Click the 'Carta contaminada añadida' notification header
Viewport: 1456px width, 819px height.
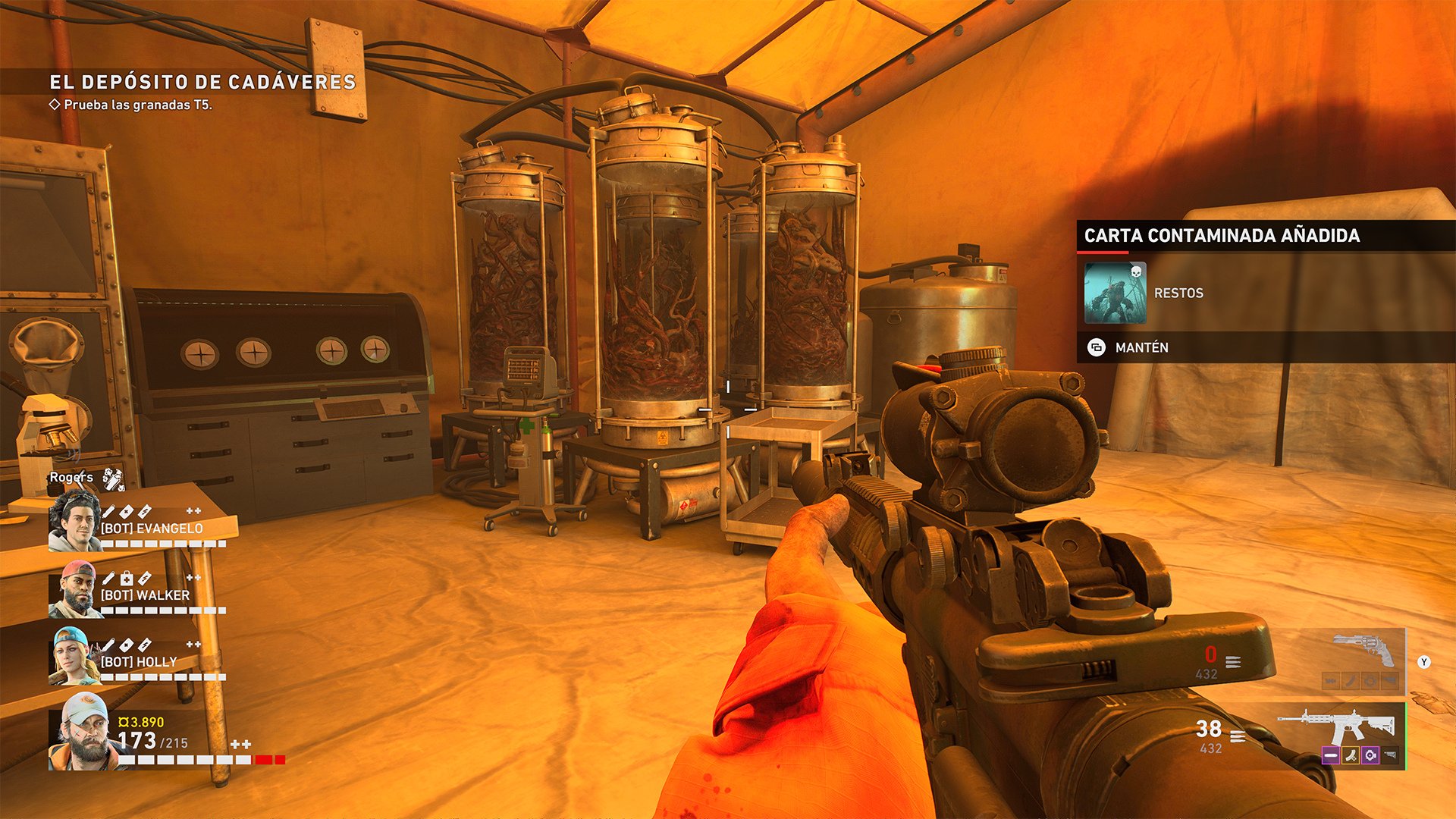click(x=1222, y=236)
